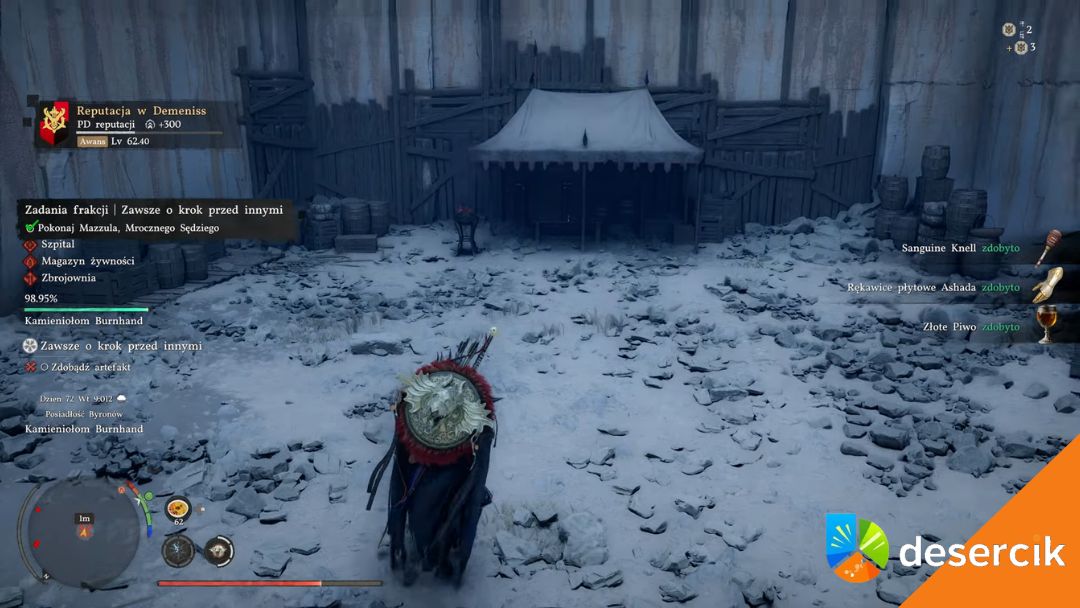Open the Zadania frakcji quest header
The height and width of the screenshot is (608, 1080).
point(154,210)
